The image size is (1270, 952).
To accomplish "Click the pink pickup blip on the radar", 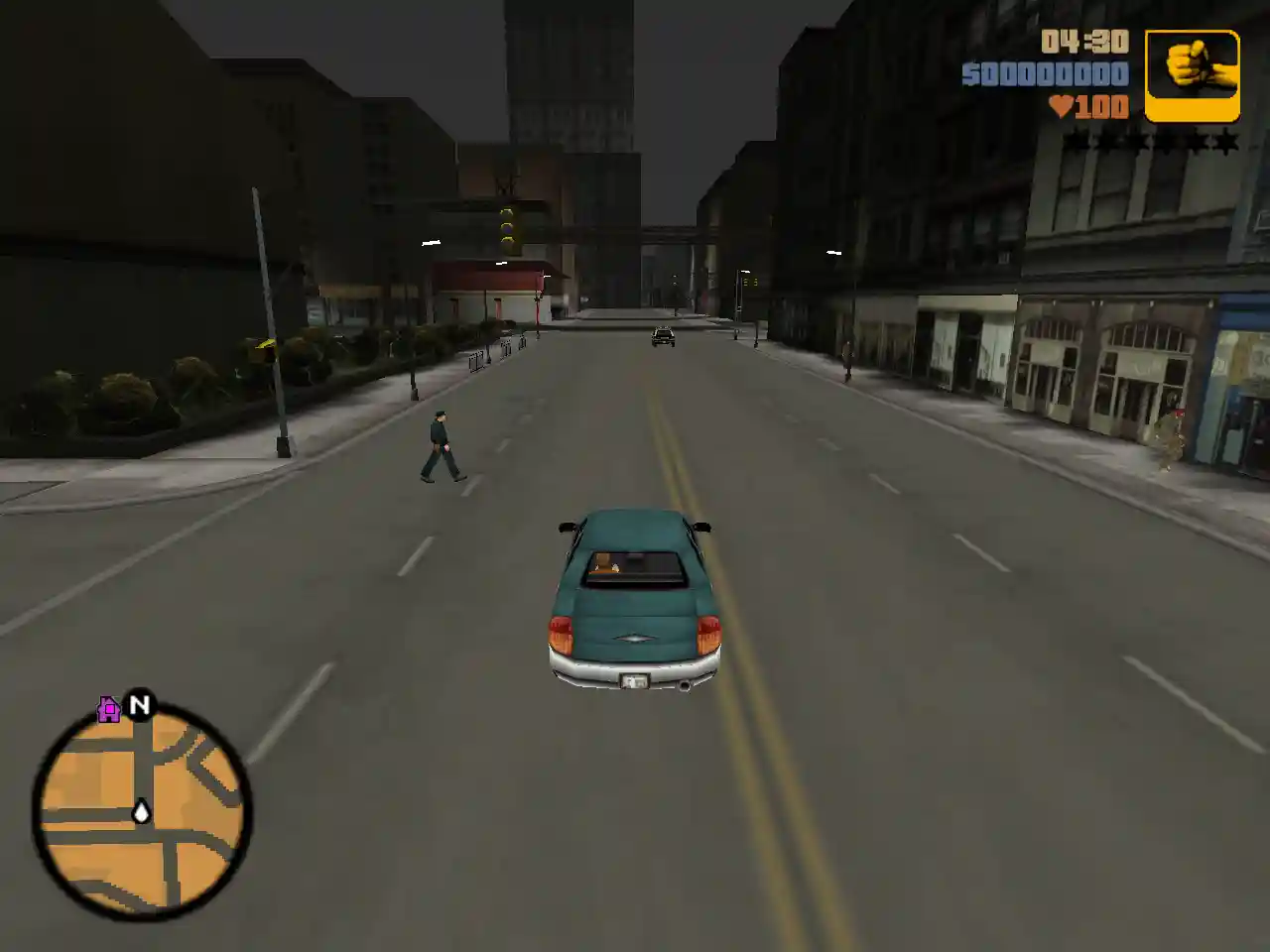I will point(106,708).
